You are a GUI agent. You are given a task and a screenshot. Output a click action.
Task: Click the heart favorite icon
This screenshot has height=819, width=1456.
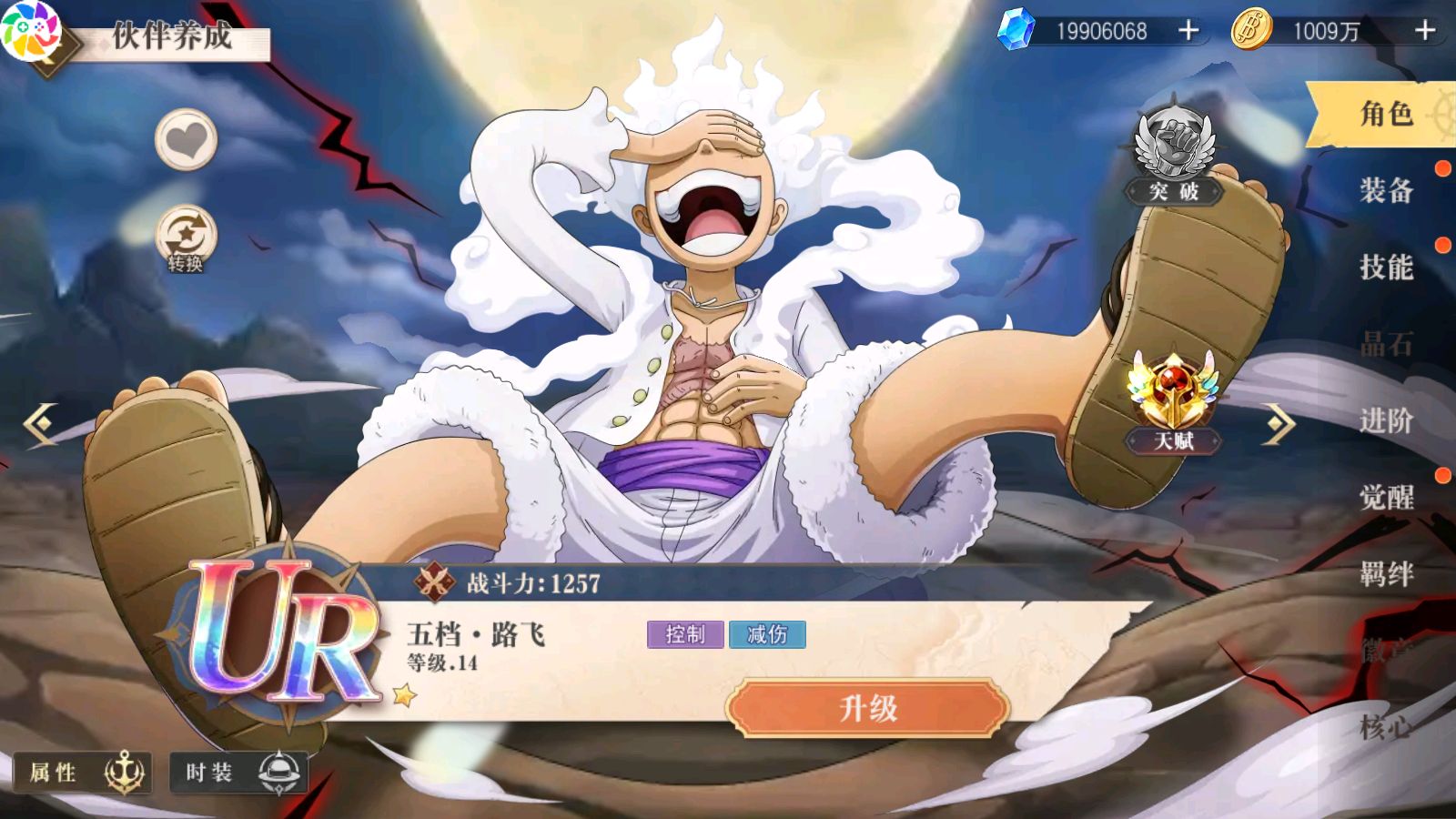(187, 140)
